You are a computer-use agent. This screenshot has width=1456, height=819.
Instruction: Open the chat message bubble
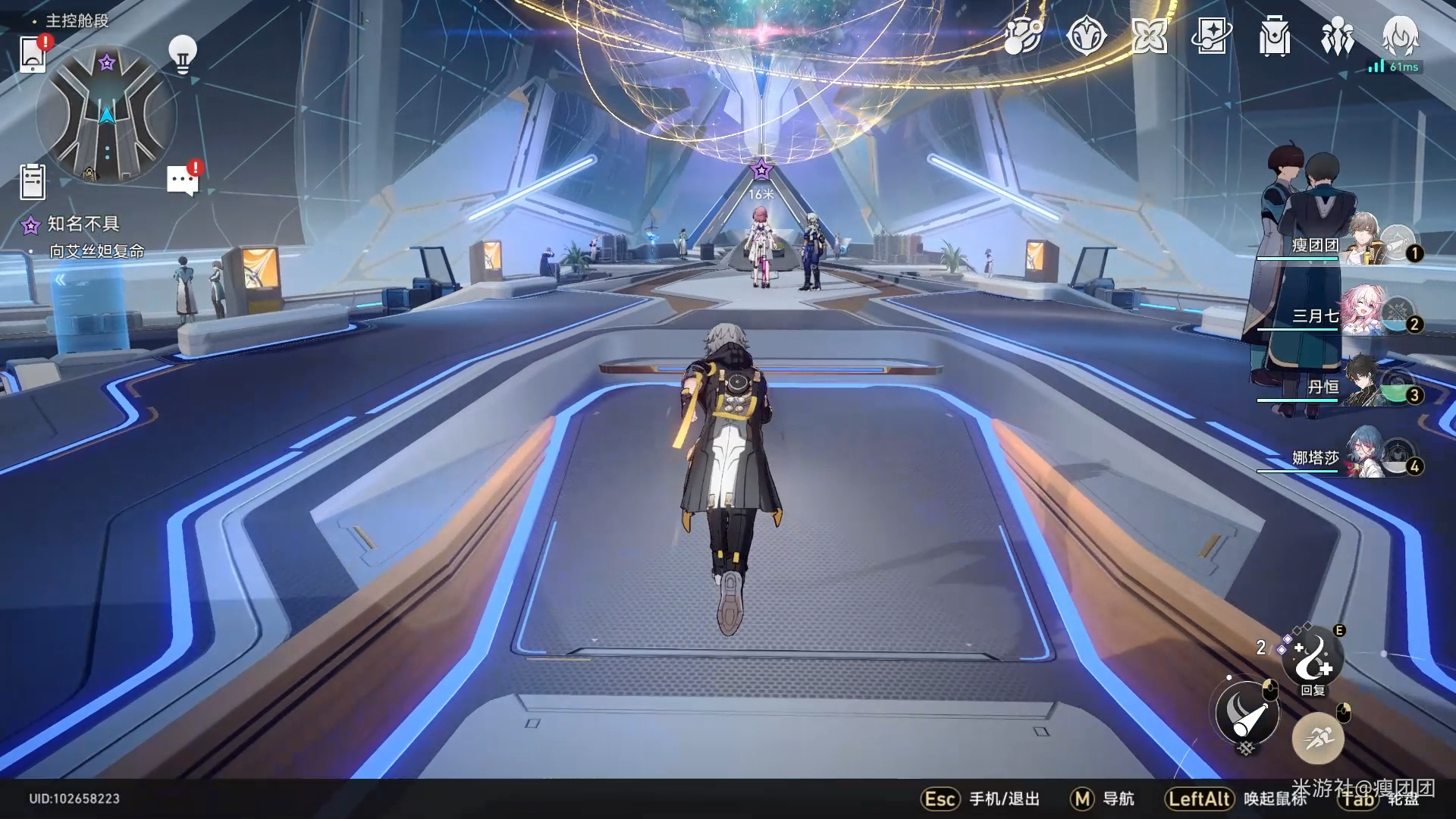(x=182, y=180)
